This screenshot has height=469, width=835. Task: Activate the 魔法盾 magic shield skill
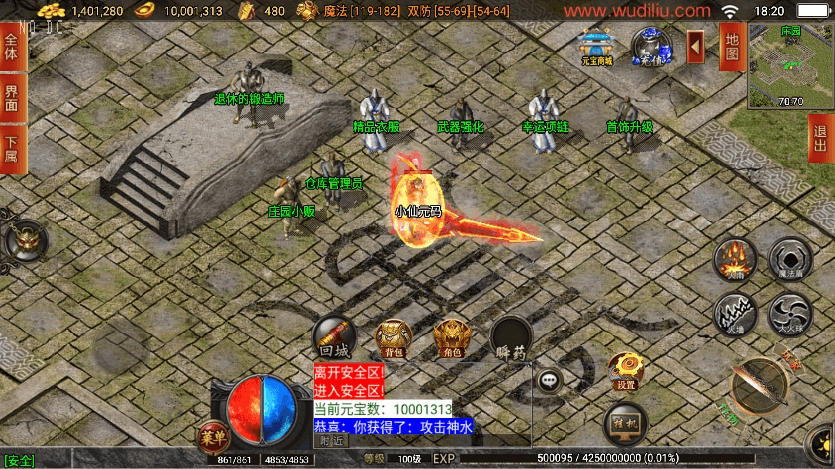pos(790,259)
